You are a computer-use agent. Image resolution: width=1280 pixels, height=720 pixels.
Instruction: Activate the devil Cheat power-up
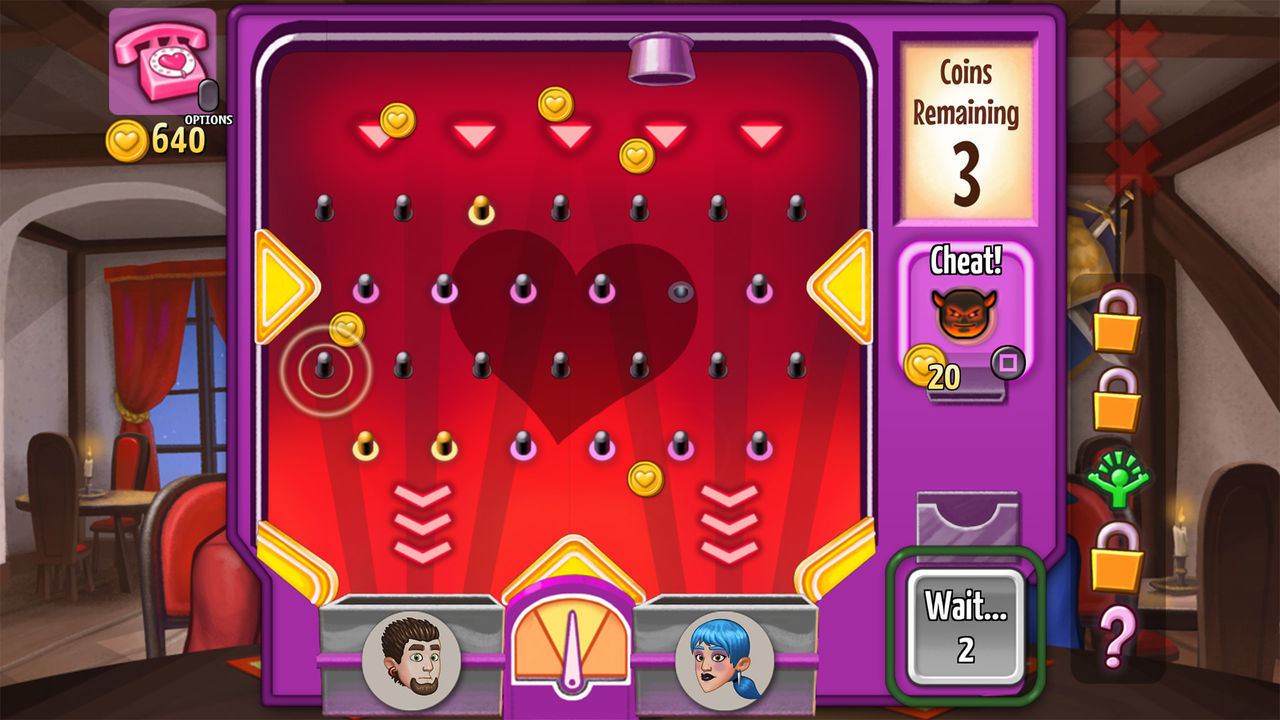(x=963, y=313)
